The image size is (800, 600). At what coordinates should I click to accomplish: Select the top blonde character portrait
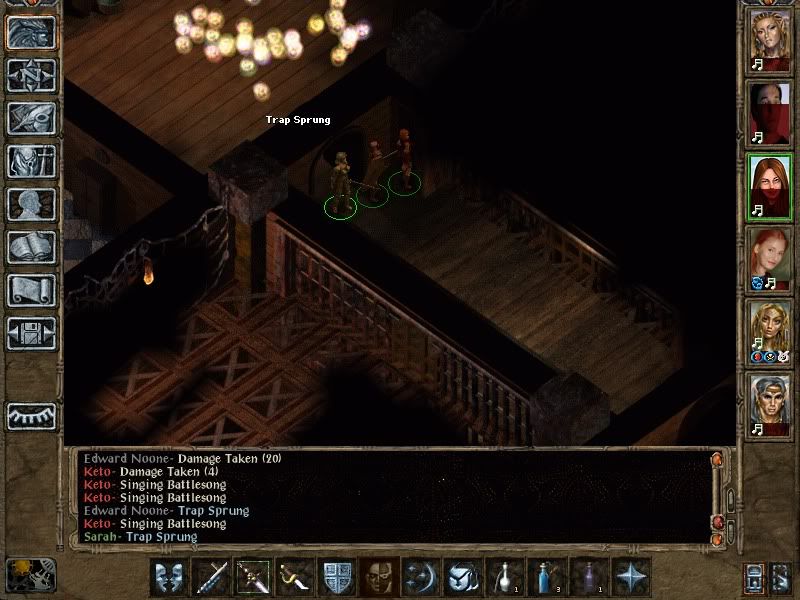771,40
